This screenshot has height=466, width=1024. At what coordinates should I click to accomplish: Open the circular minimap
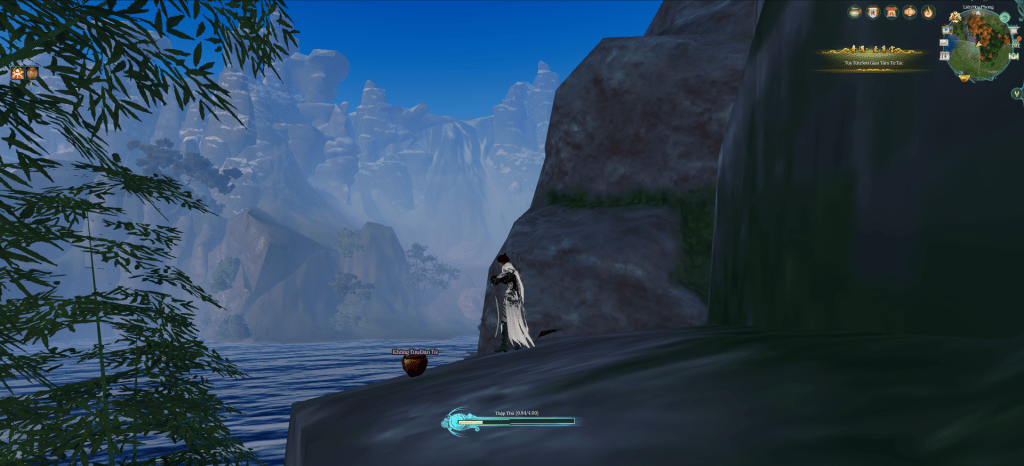pyautogui.click(x=978, y=45)
